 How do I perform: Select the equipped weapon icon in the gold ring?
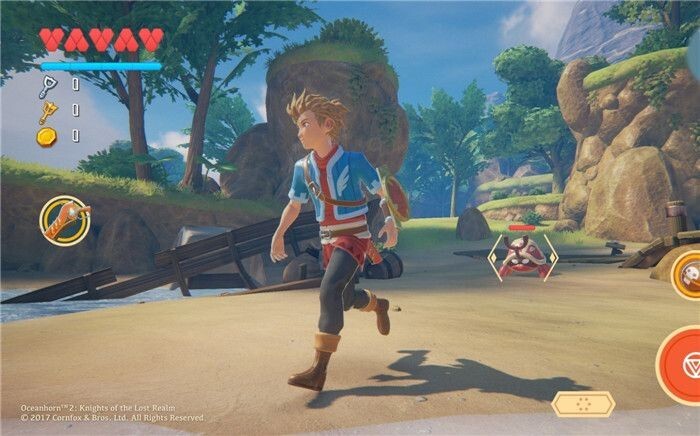point(65,220)
